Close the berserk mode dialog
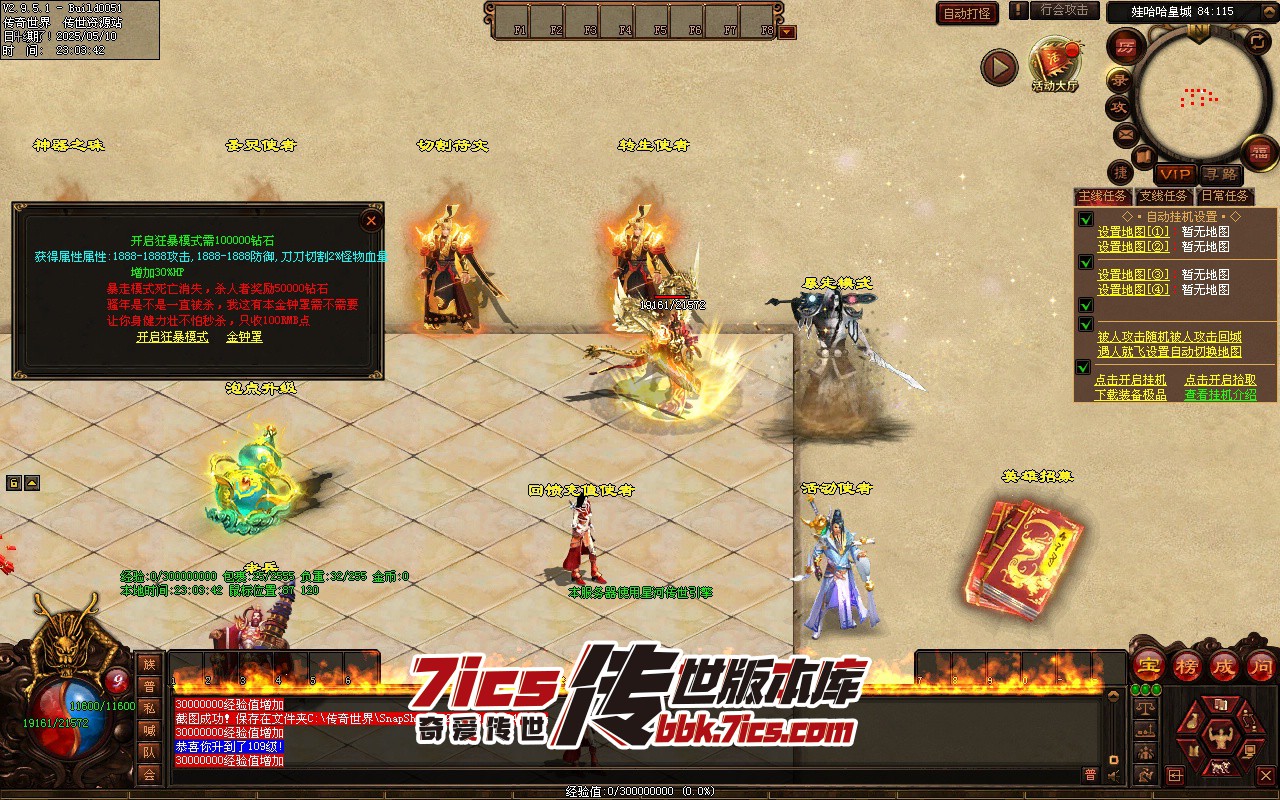 (371, 220)
